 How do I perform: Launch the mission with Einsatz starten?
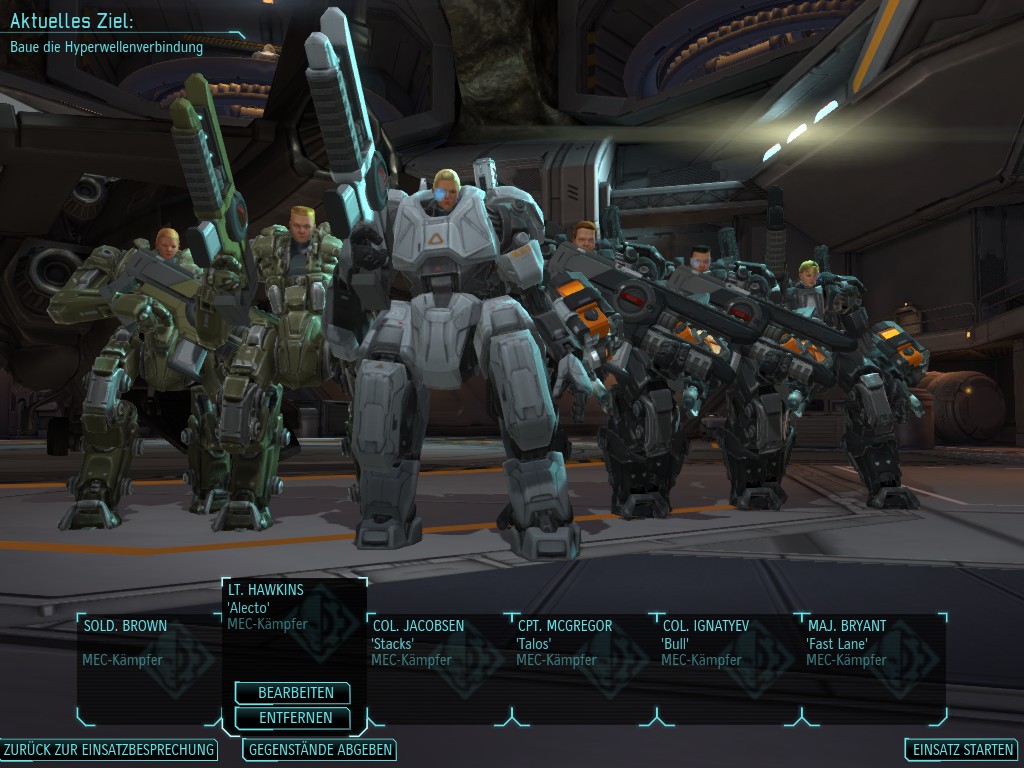tap(961, 750)
